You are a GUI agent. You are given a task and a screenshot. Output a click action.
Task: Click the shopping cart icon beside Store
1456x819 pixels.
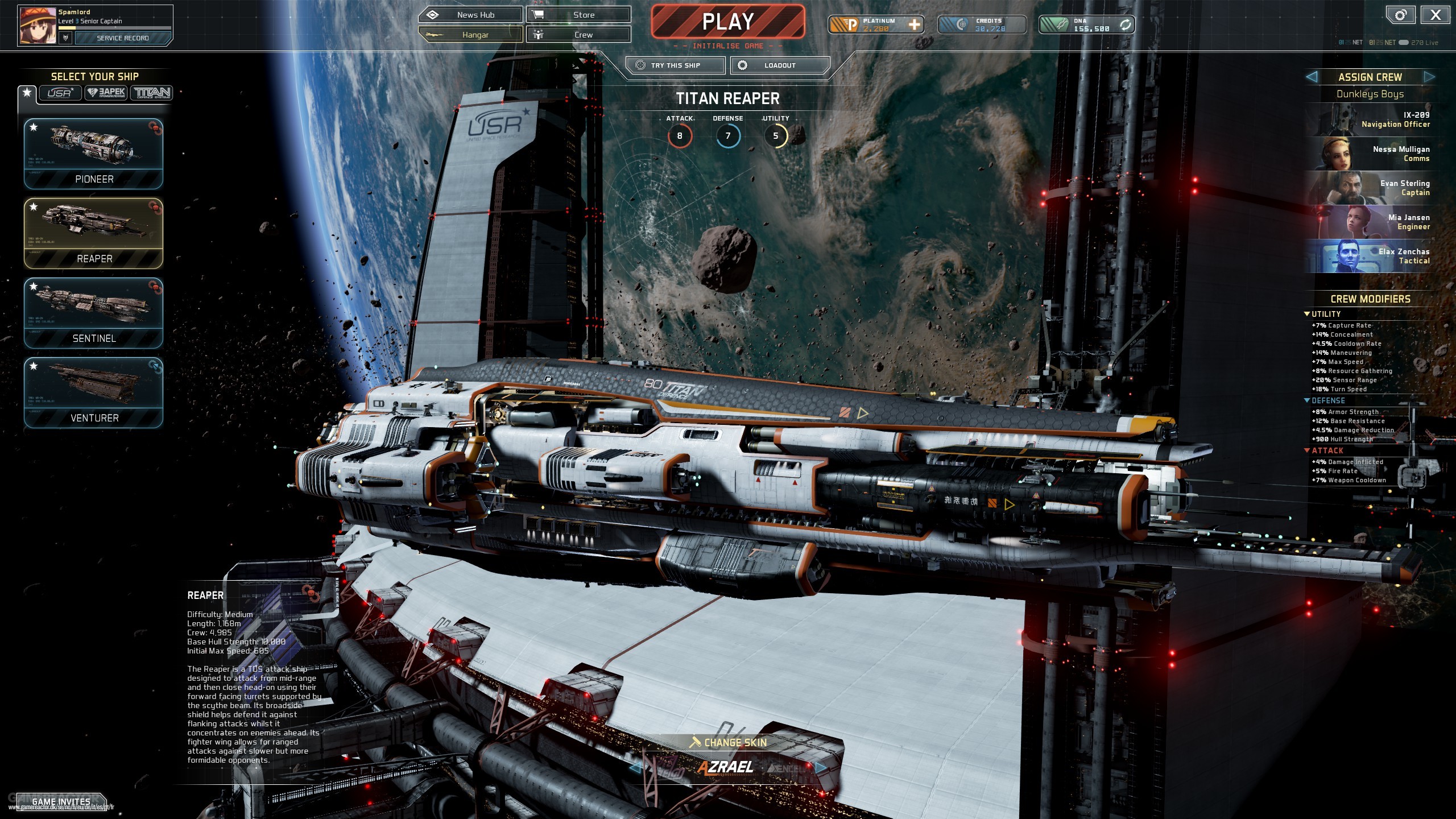pyautogui.click(x=537, y=14)
